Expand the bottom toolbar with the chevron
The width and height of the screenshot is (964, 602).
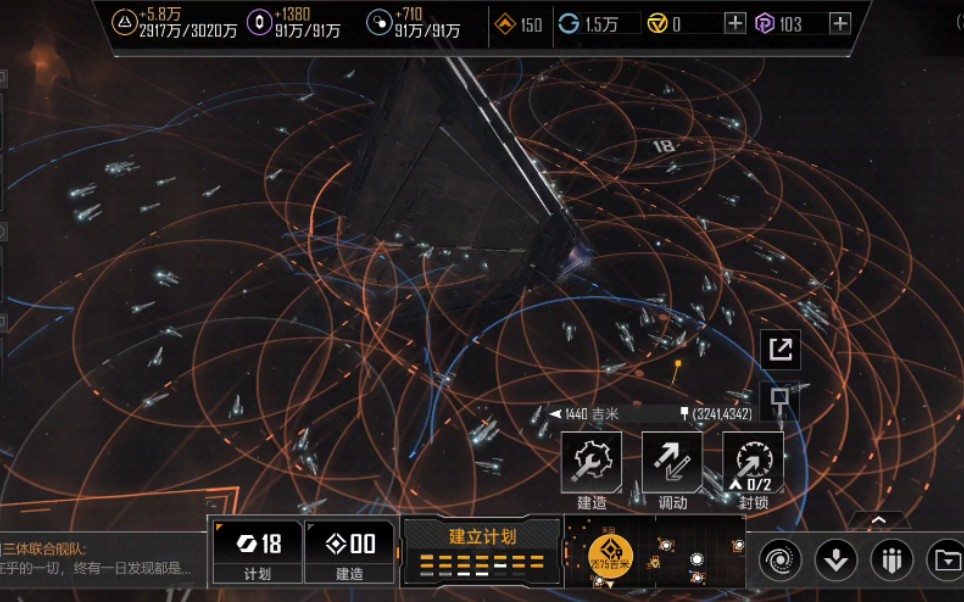click(x=880, y=521)
